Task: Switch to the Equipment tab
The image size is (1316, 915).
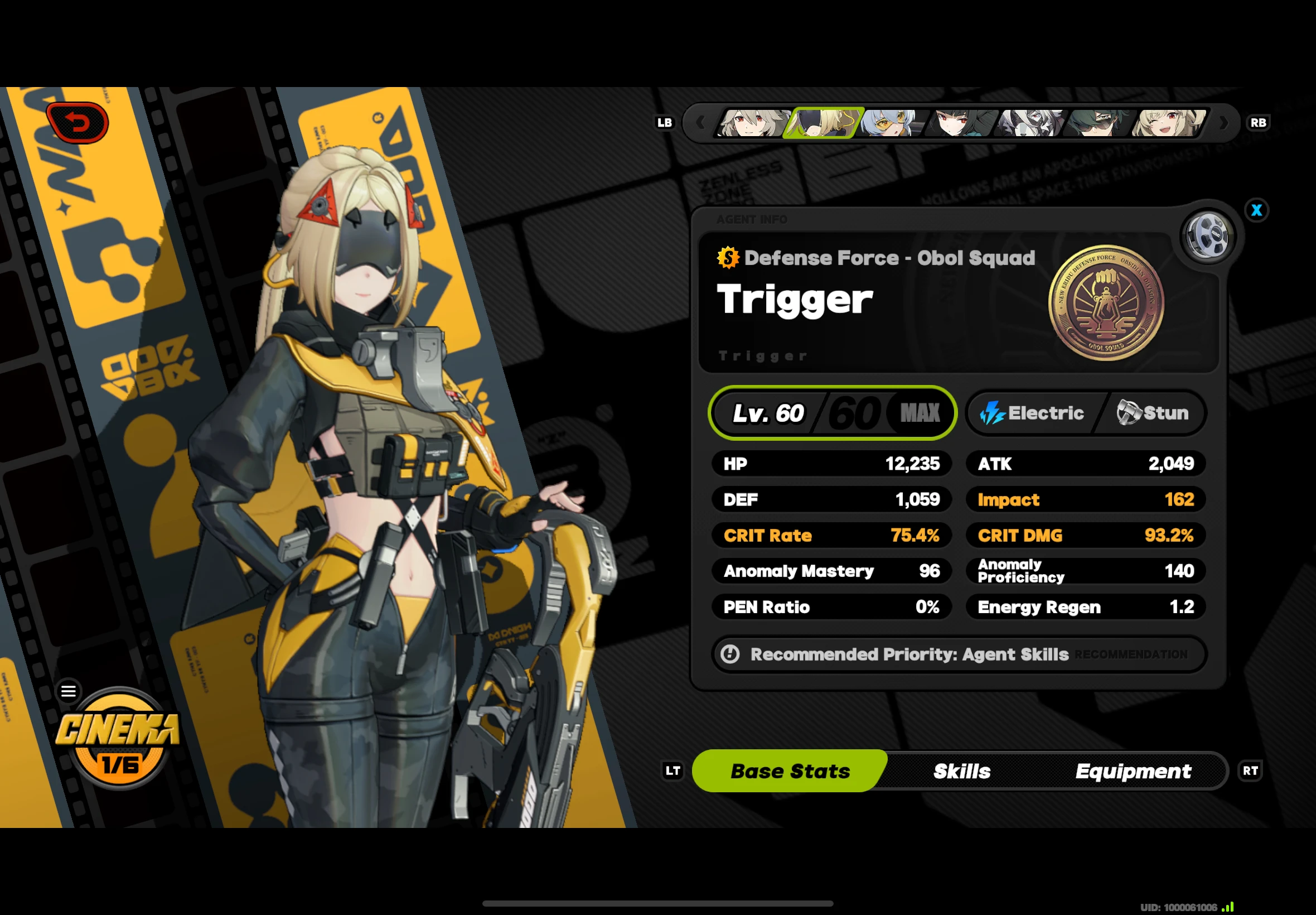Action: pyautogui.click(x=1134, y=770)
